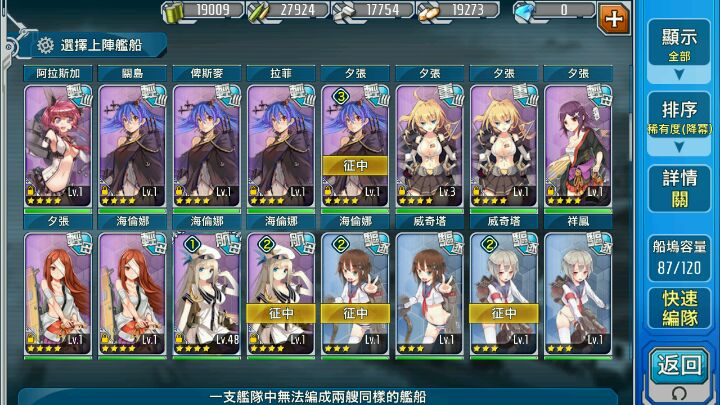The height and width of the screenshot is (405, 720).
Task: Select the 阿拉斯加 ship card
Action: click(58, 140)
